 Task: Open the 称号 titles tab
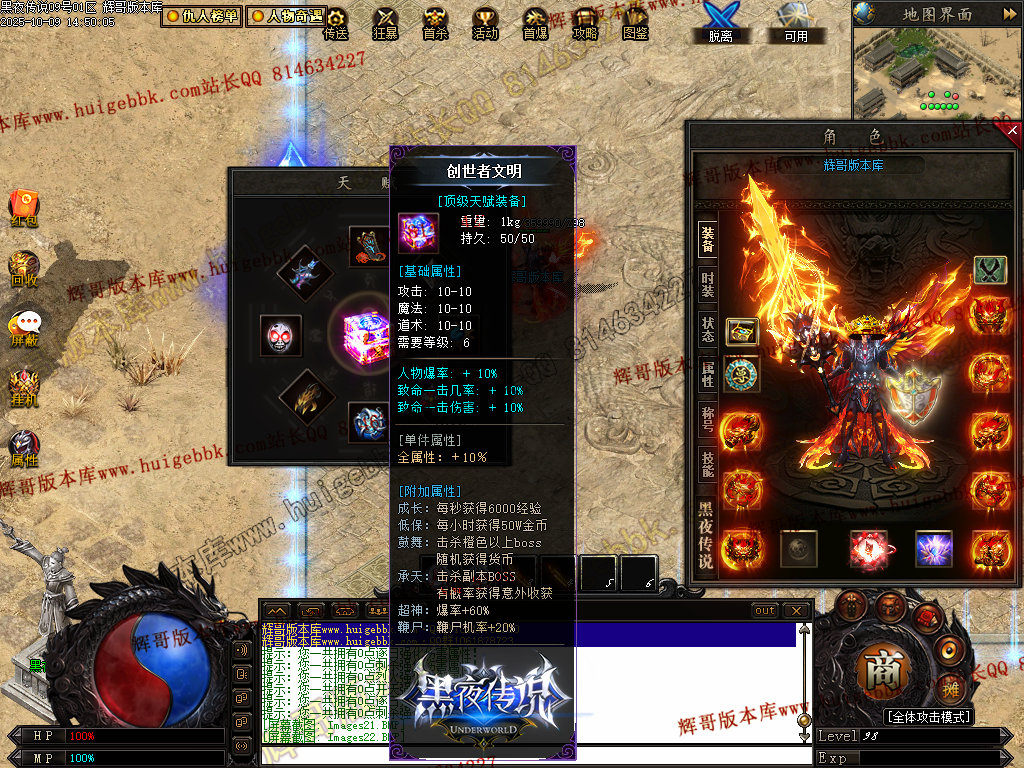click(x=707, y=418)
